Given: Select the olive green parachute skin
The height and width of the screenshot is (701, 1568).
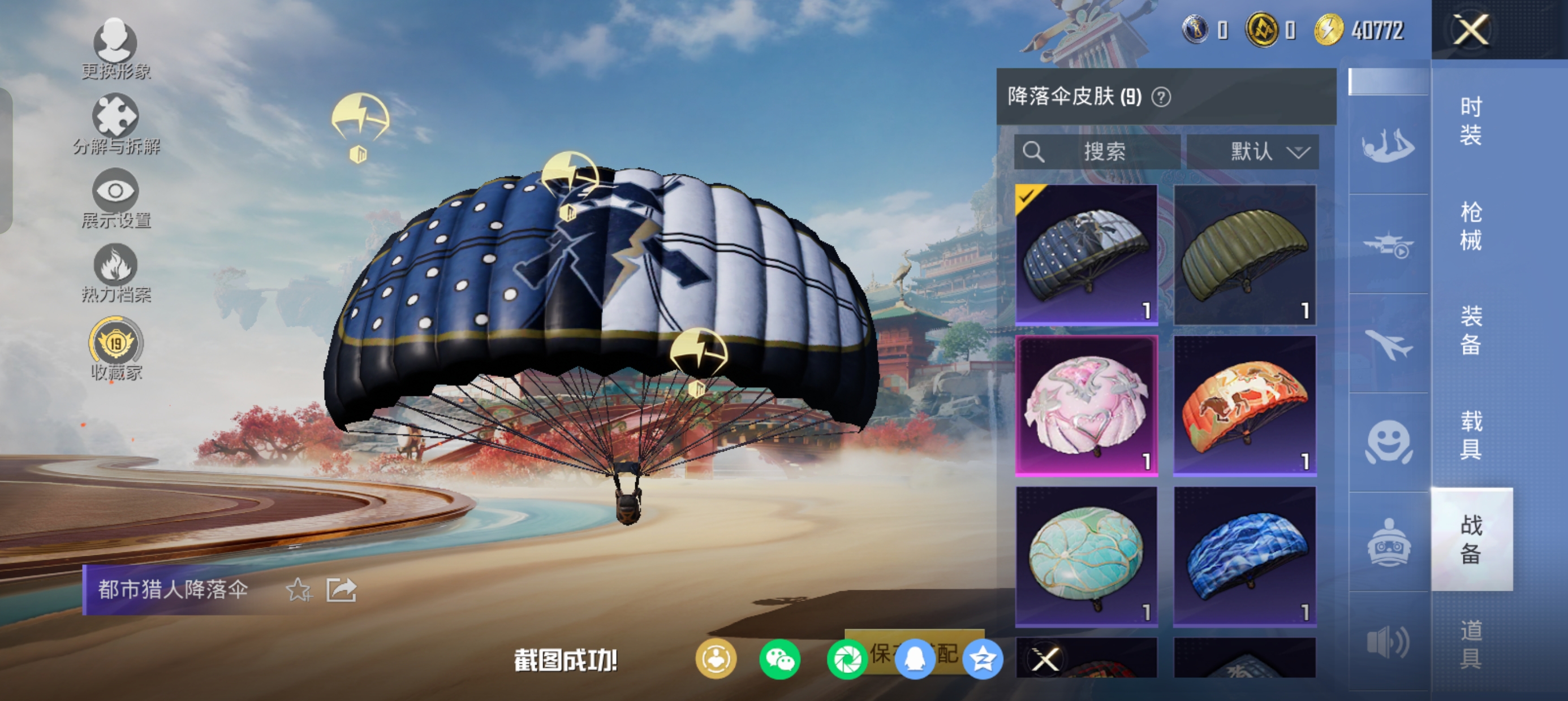Looking at the screenshot, I should click(x=1244, y=254).
